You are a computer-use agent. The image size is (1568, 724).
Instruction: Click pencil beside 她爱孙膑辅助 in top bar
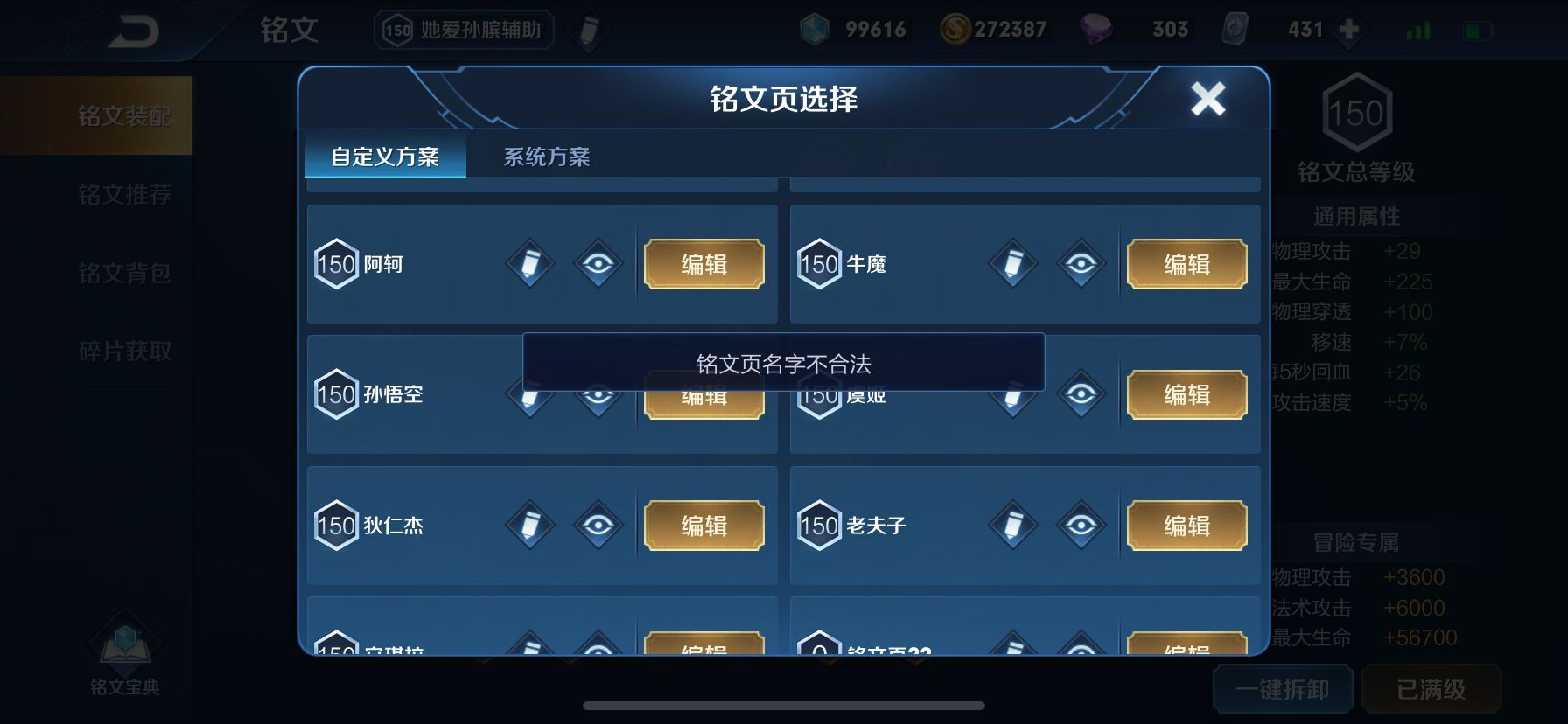[588, 29]
